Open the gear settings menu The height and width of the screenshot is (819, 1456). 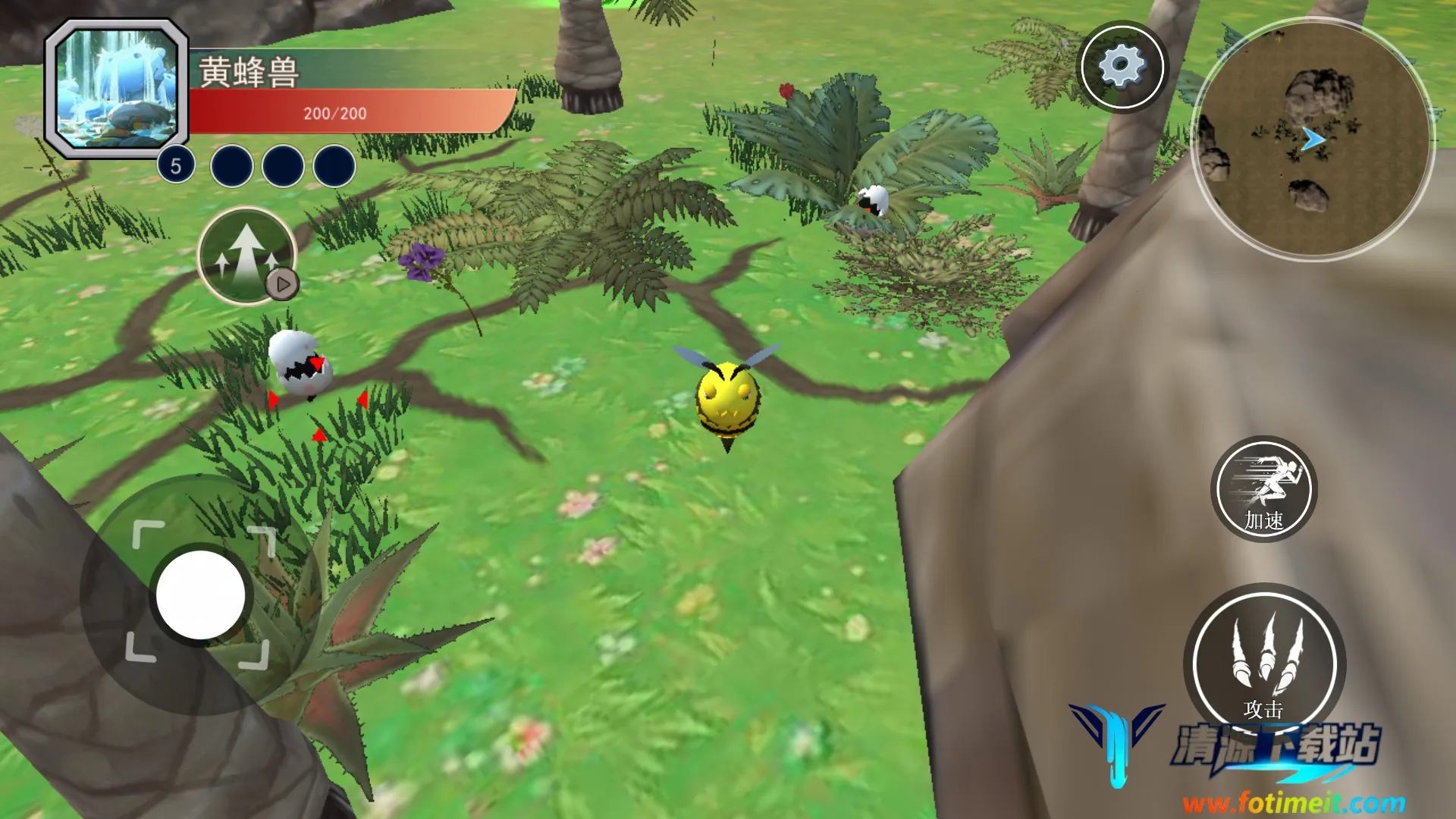pos(1122,67)
